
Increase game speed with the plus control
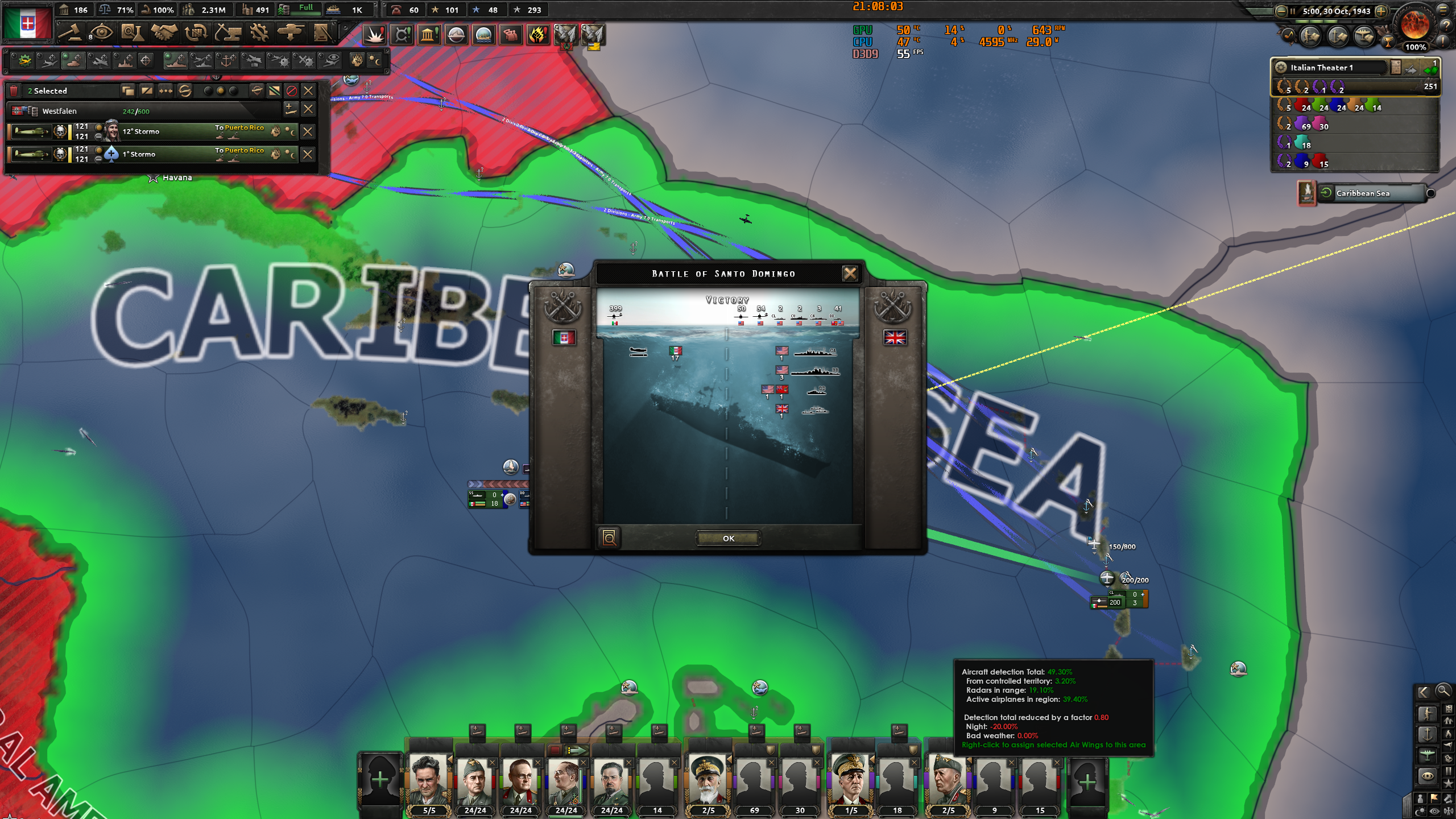click(x=1385, y=10)
